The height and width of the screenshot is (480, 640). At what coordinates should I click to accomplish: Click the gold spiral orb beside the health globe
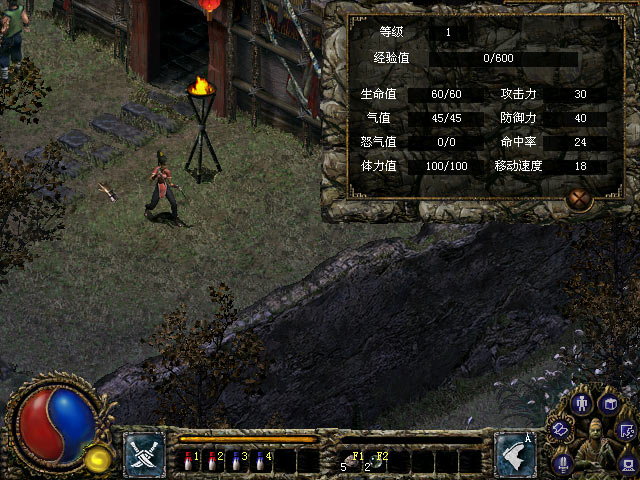97,459
